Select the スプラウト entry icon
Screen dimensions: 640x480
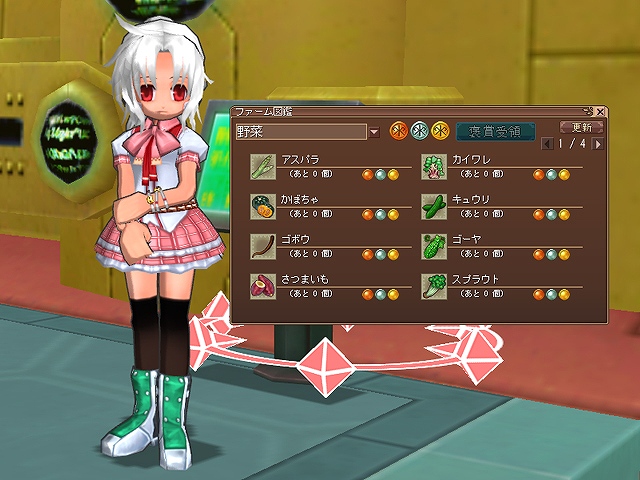coord(432,287)
